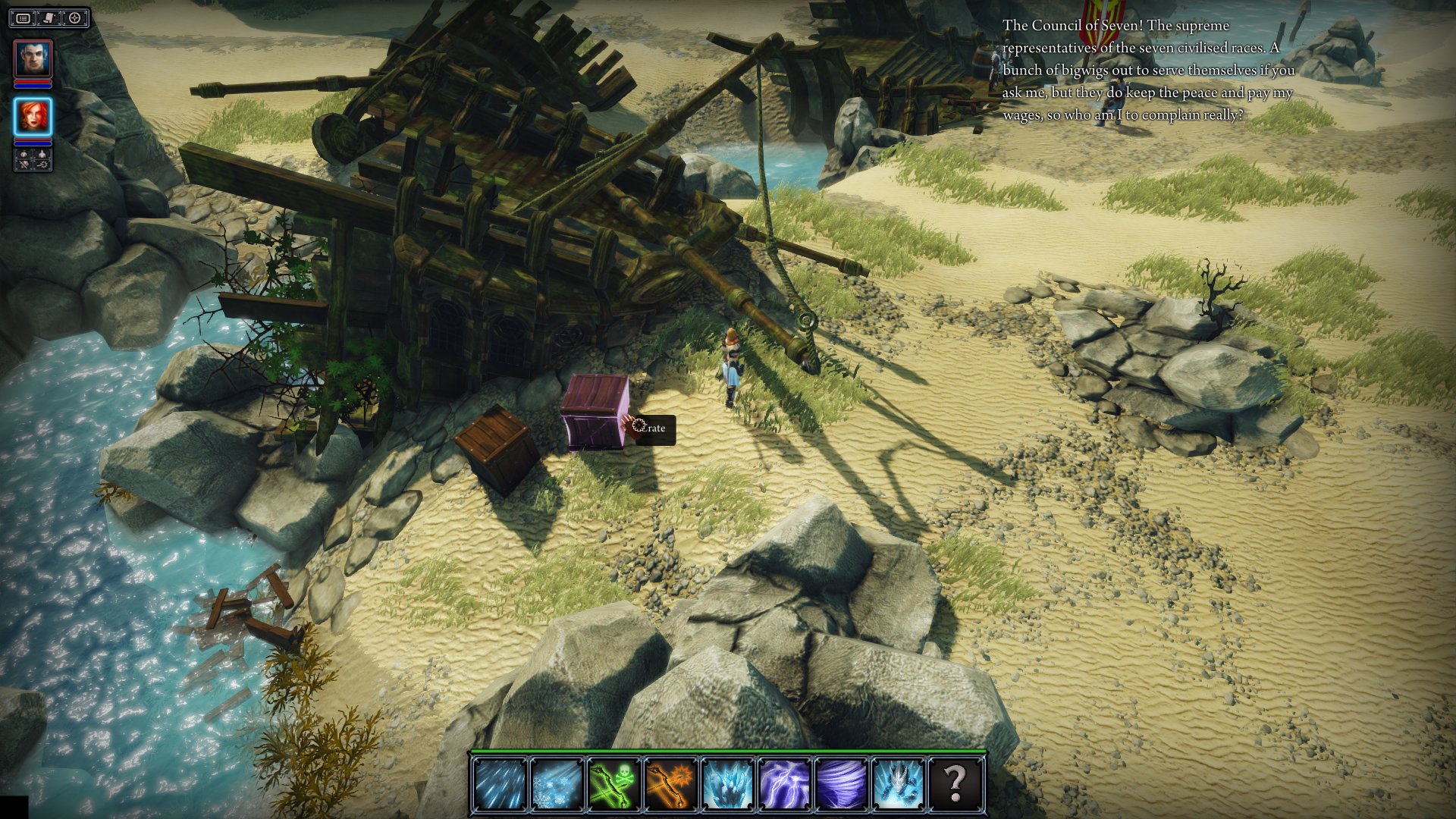Open the list menu button
The image size is (1456, 819).
[24, 18]
